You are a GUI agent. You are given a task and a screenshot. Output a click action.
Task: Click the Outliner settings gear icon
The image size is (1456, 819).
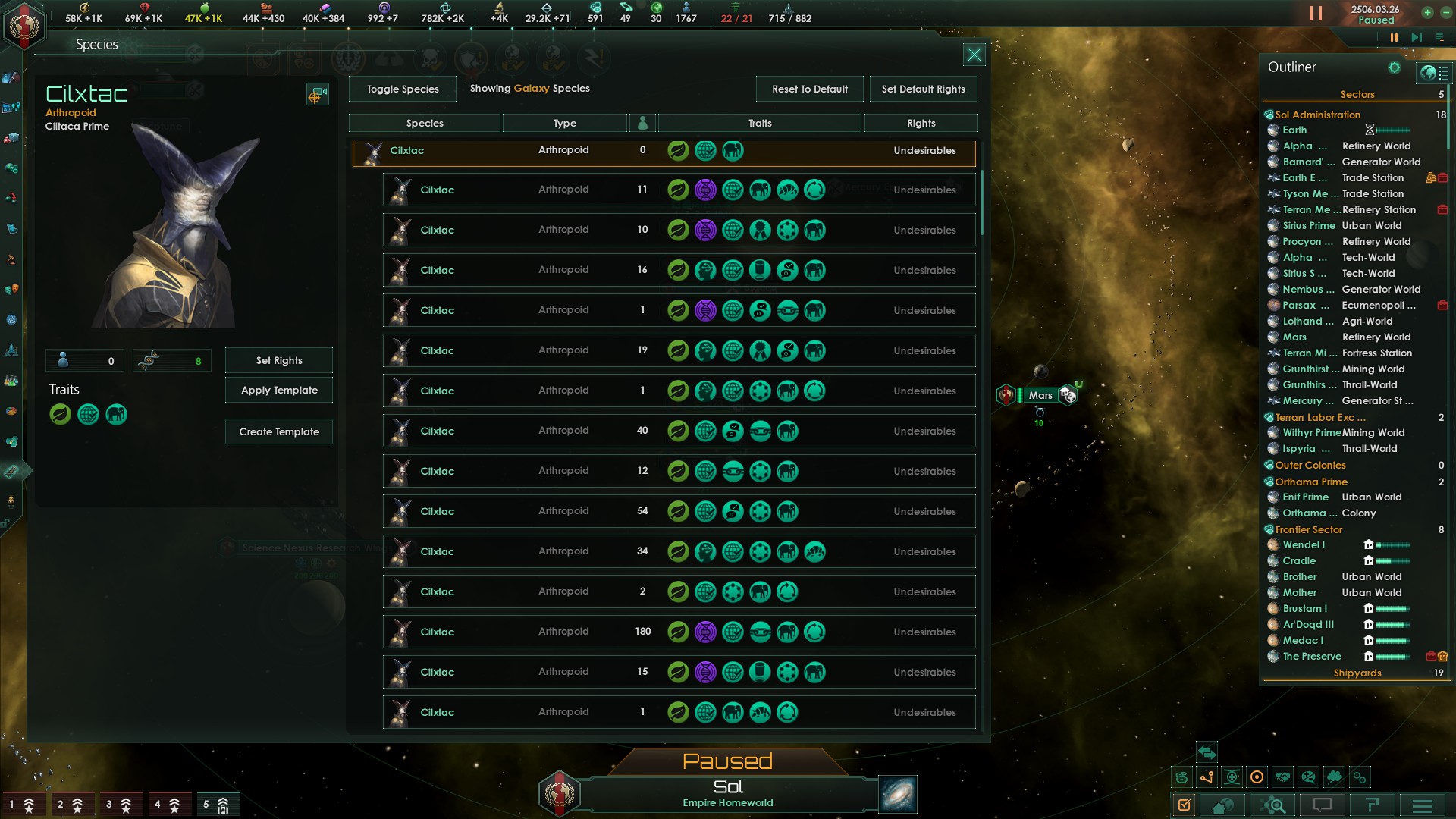pyautogui.click(x=1395, y=67)
